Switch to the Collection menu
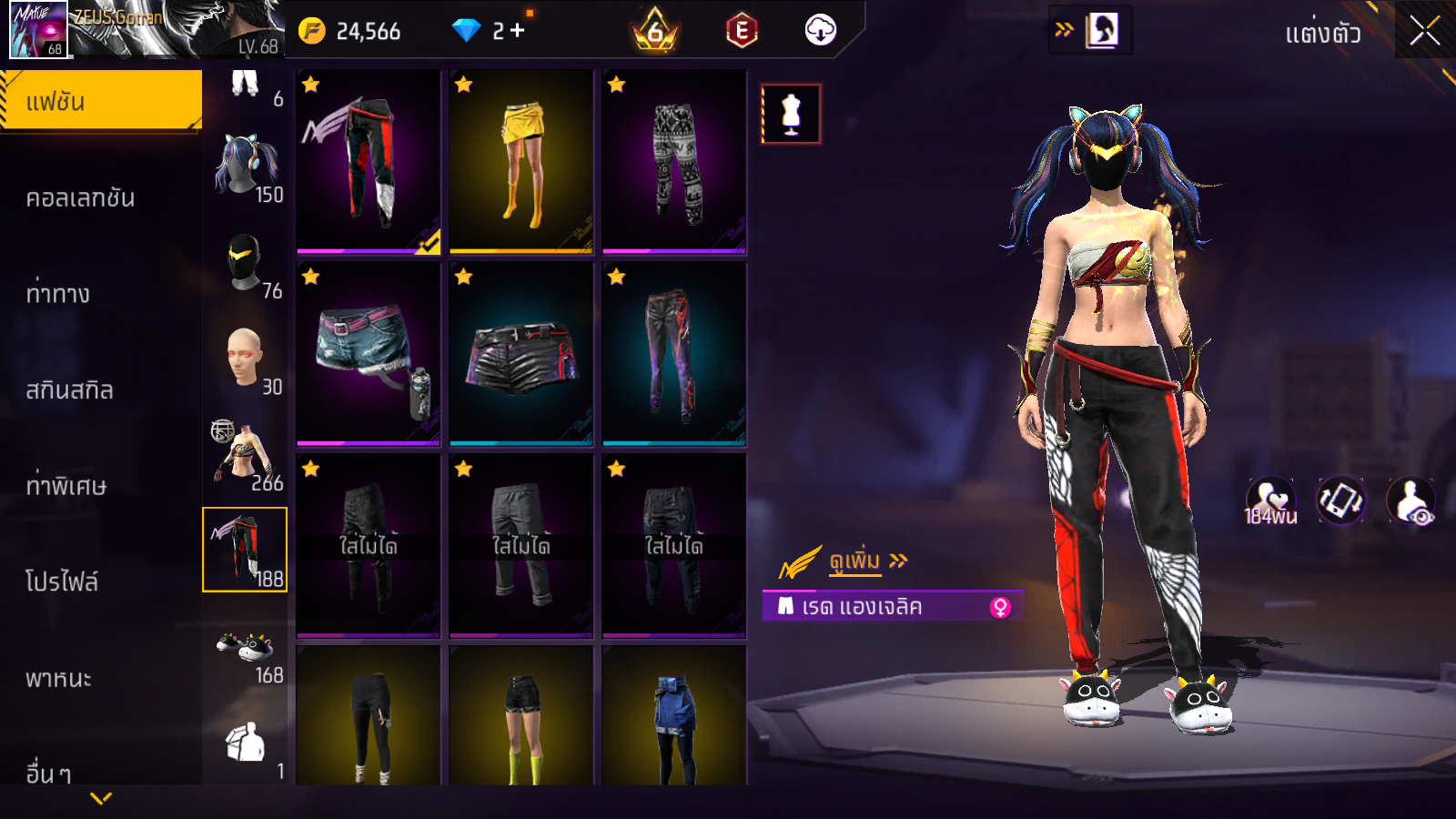The height and width of the screenshot is (819, 1456). (x=81, y=197)
